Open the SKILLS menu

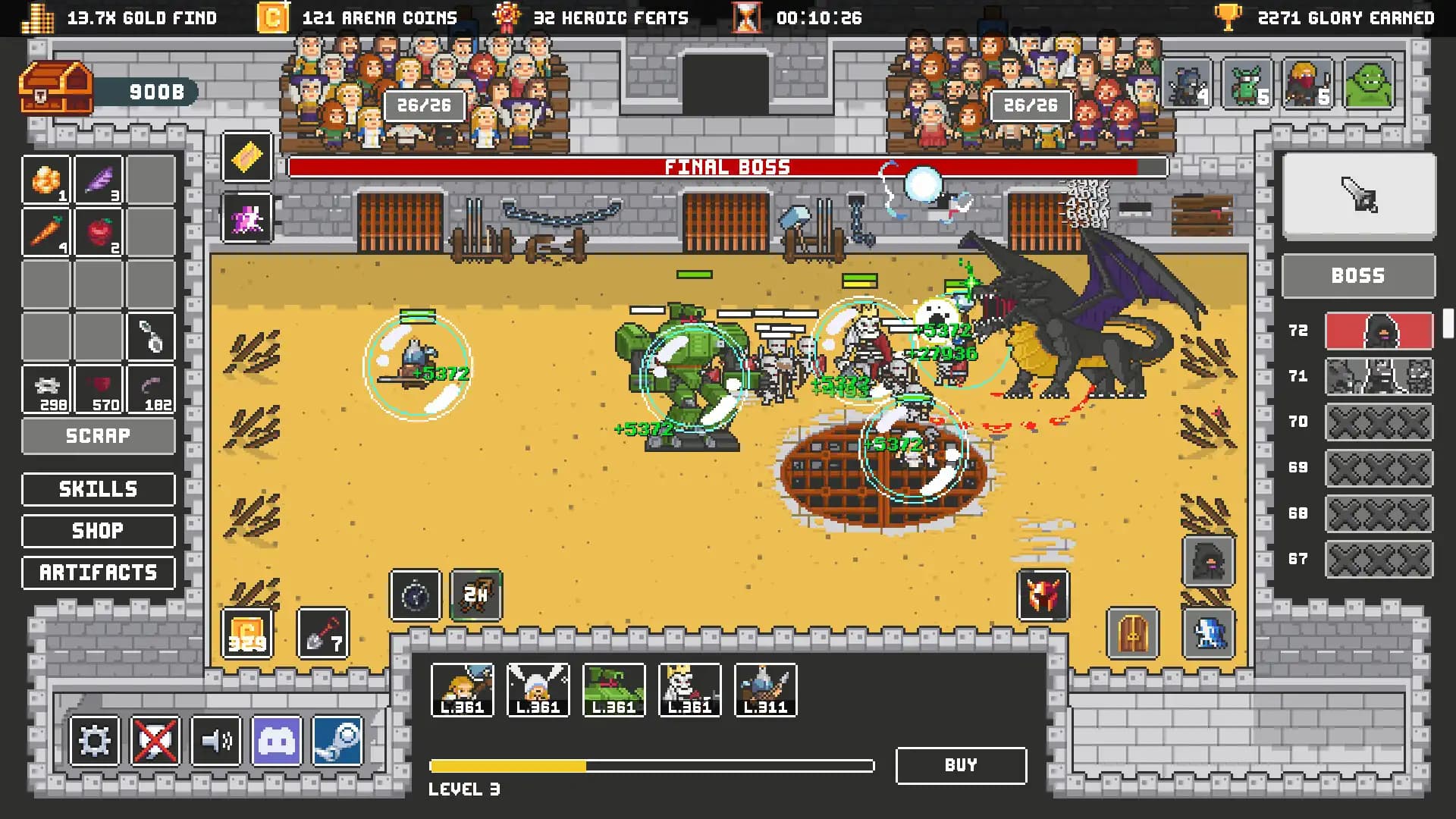[98, 488]
